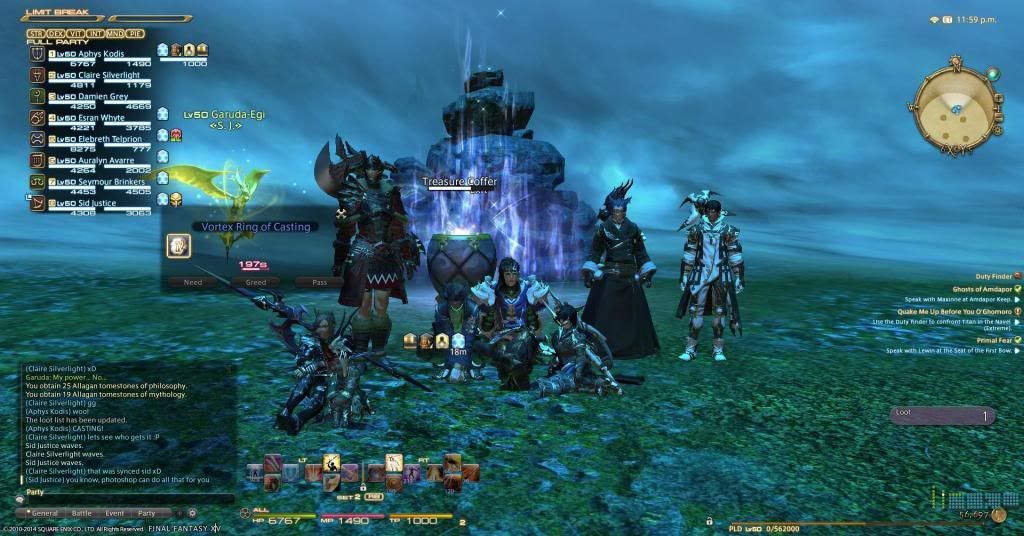Image resolution: width=1024 pixels, height=536 pixels.
Task: Target Sid Justice in the party list
Action: [x=88, y=203]
